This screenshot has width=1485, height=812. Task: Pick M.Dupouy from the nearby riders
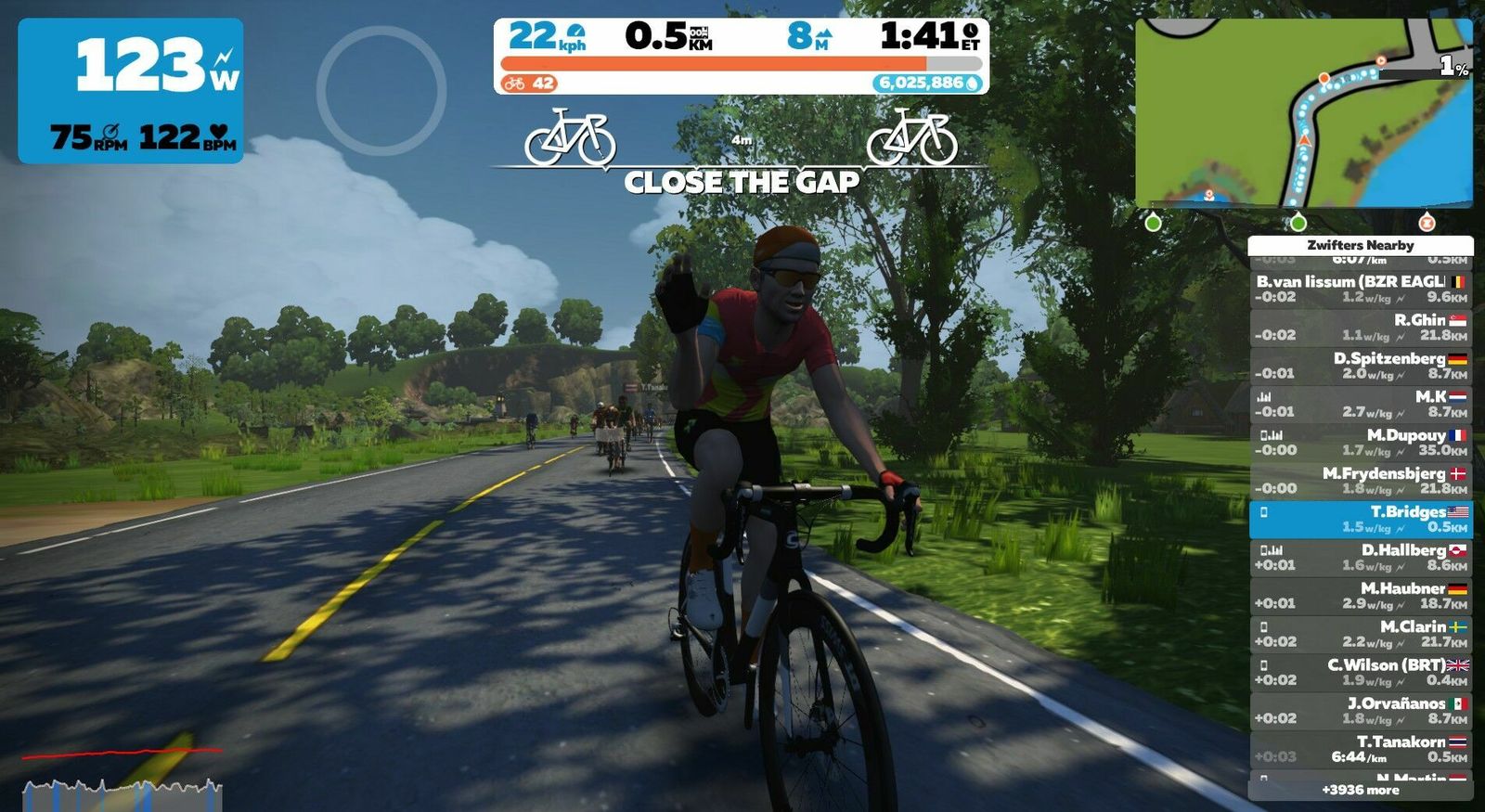click(1360, 442)
